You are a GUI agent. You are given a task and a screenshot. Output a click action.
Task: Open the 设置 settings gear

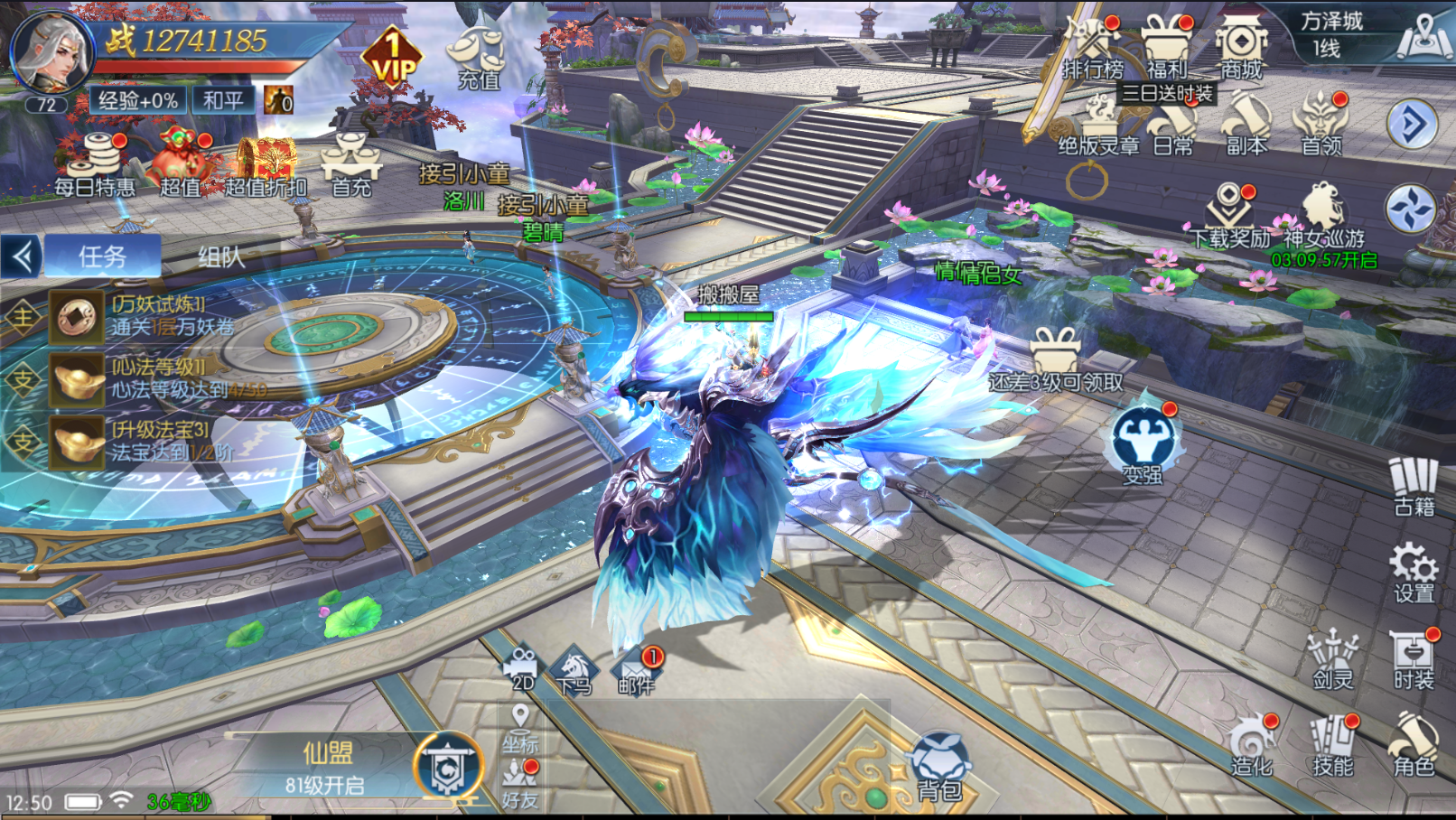tap(1414, 572)
